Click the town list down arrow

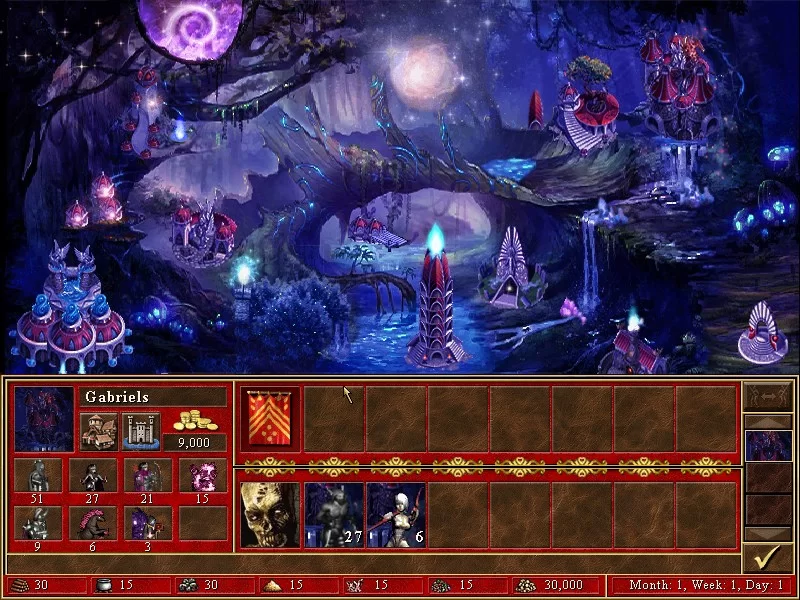point(768,535)
